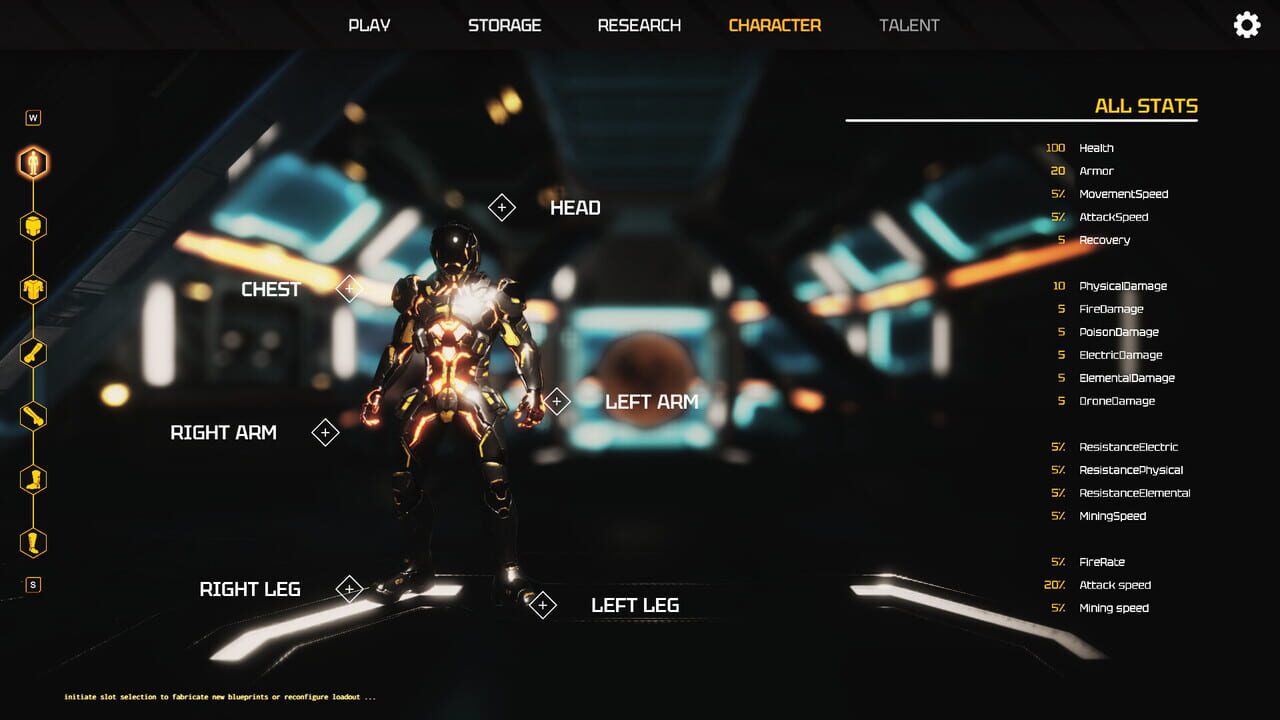Open the LEFT LEG slot marker

tap(543, 604)
